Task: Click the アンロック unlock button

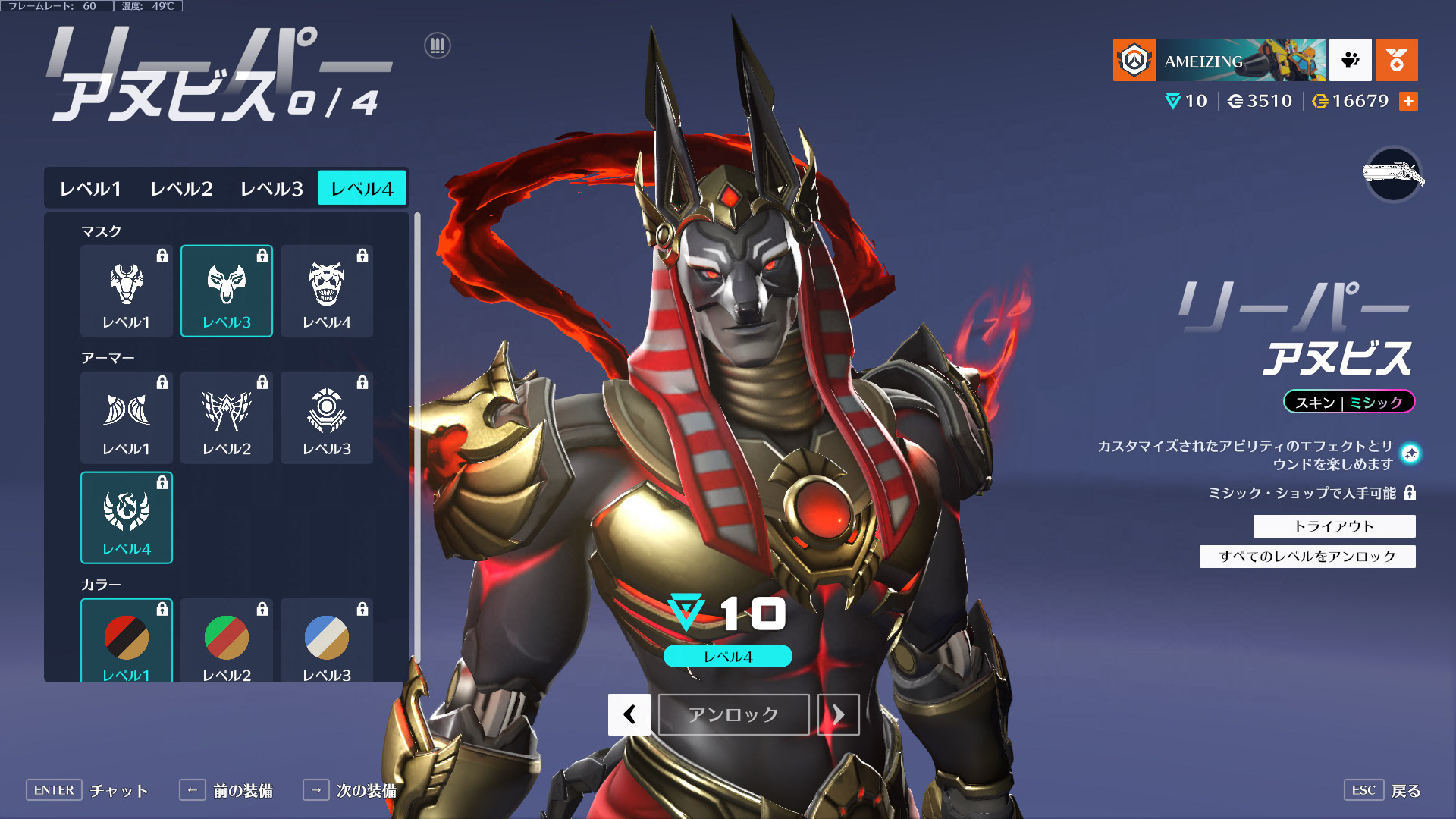Action: pyautogui.click(x=733, y=714)
